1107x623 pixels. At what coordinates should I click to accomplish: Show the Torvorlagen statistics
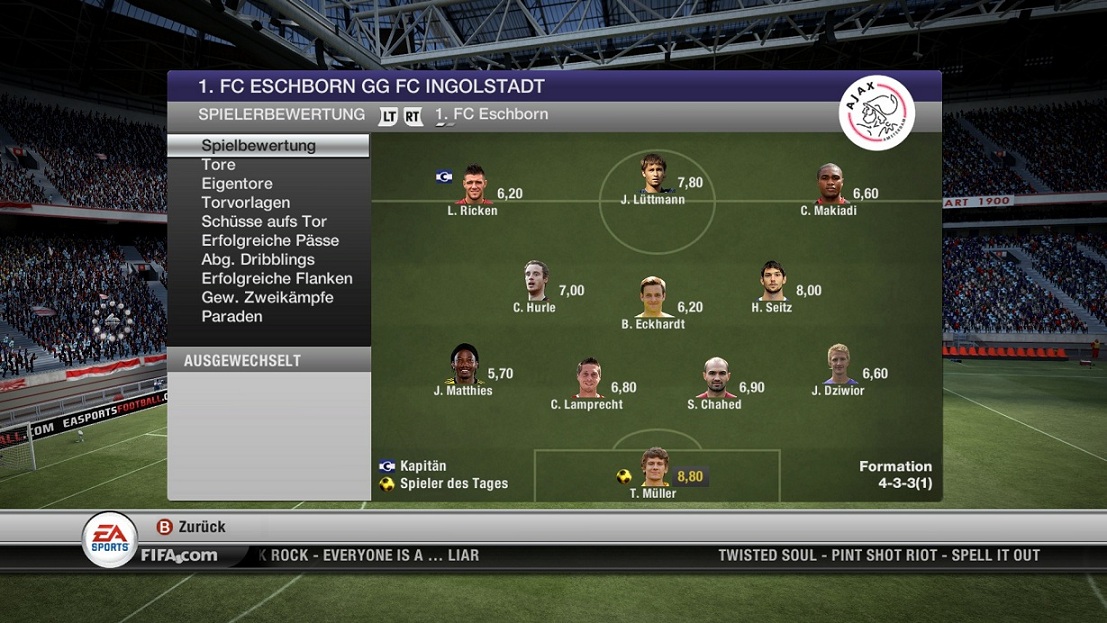click(245, 203)
